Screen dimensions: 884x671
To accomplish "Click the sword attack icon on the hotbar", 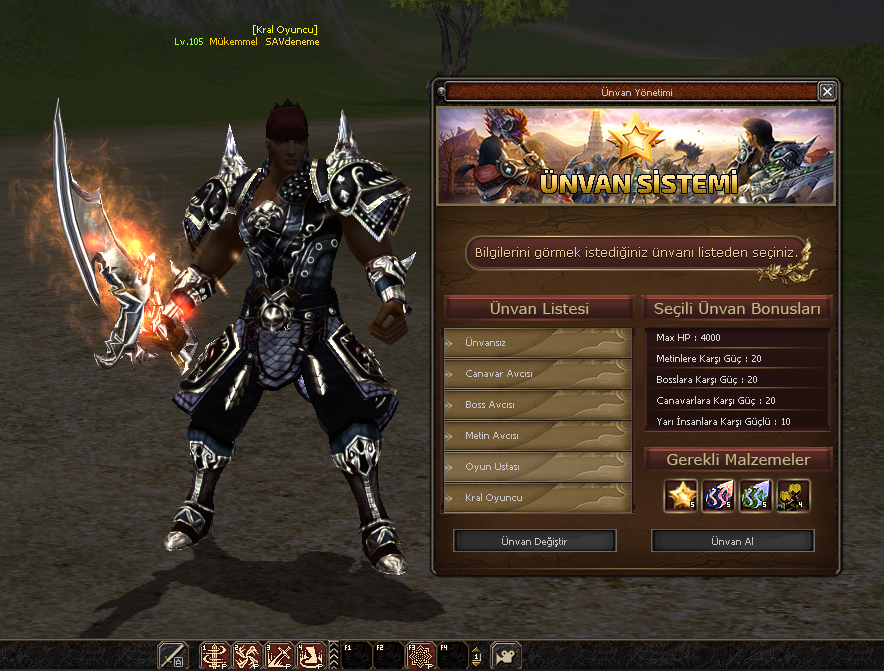I will coord(173,656).
